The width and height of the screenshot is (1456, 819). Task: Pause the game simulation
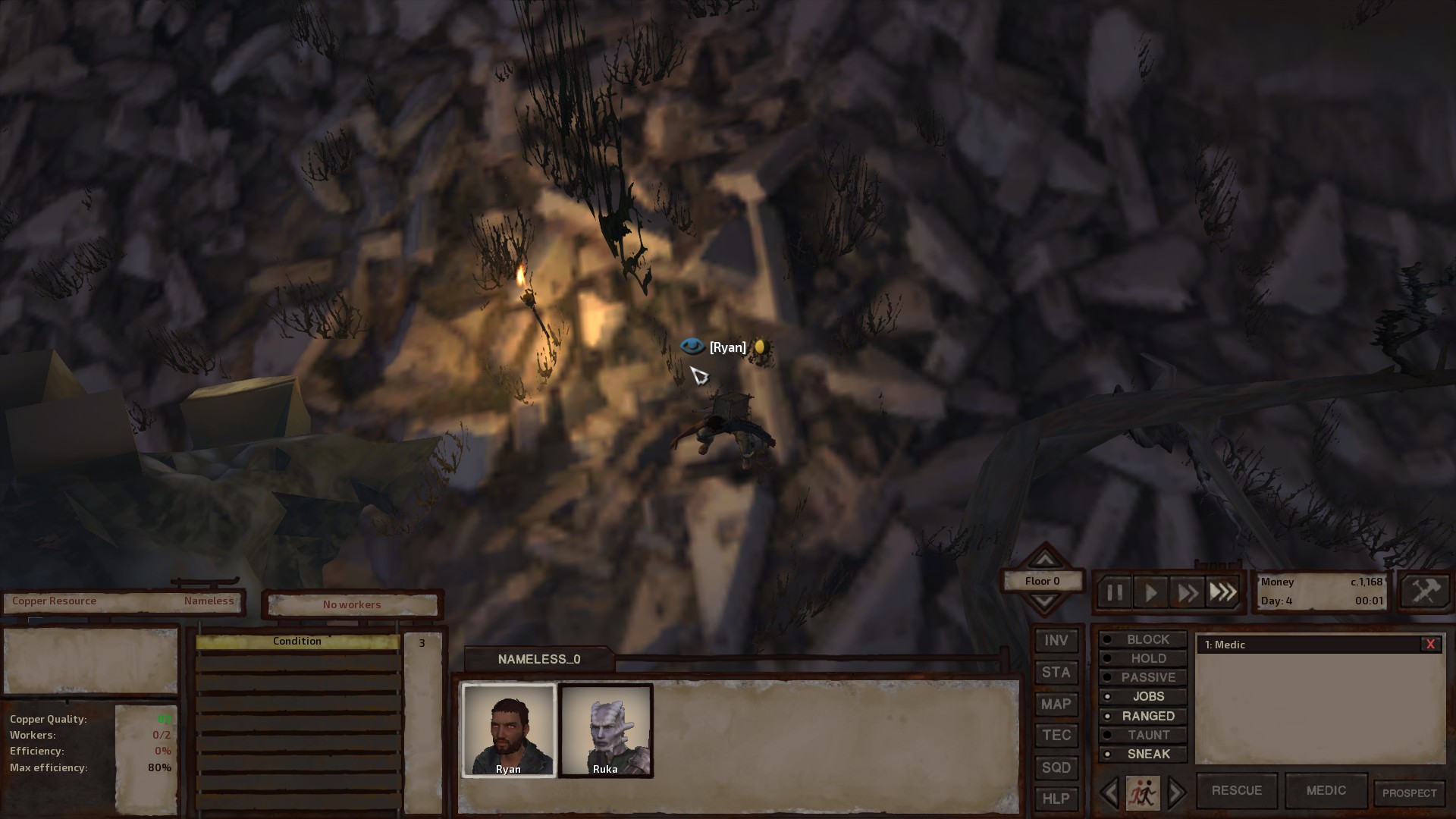(x=1113, y=592)
